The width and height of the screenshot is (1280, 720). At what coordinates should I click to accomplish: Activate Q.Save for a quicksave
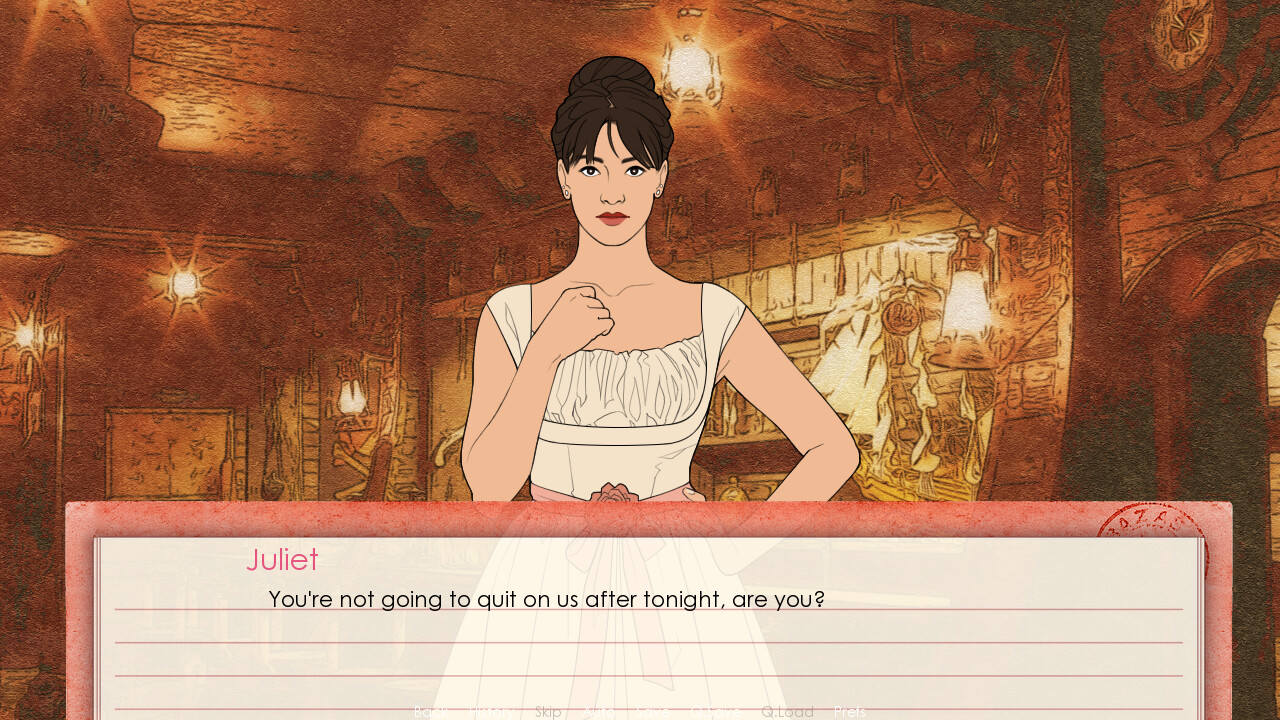(715, 711)
